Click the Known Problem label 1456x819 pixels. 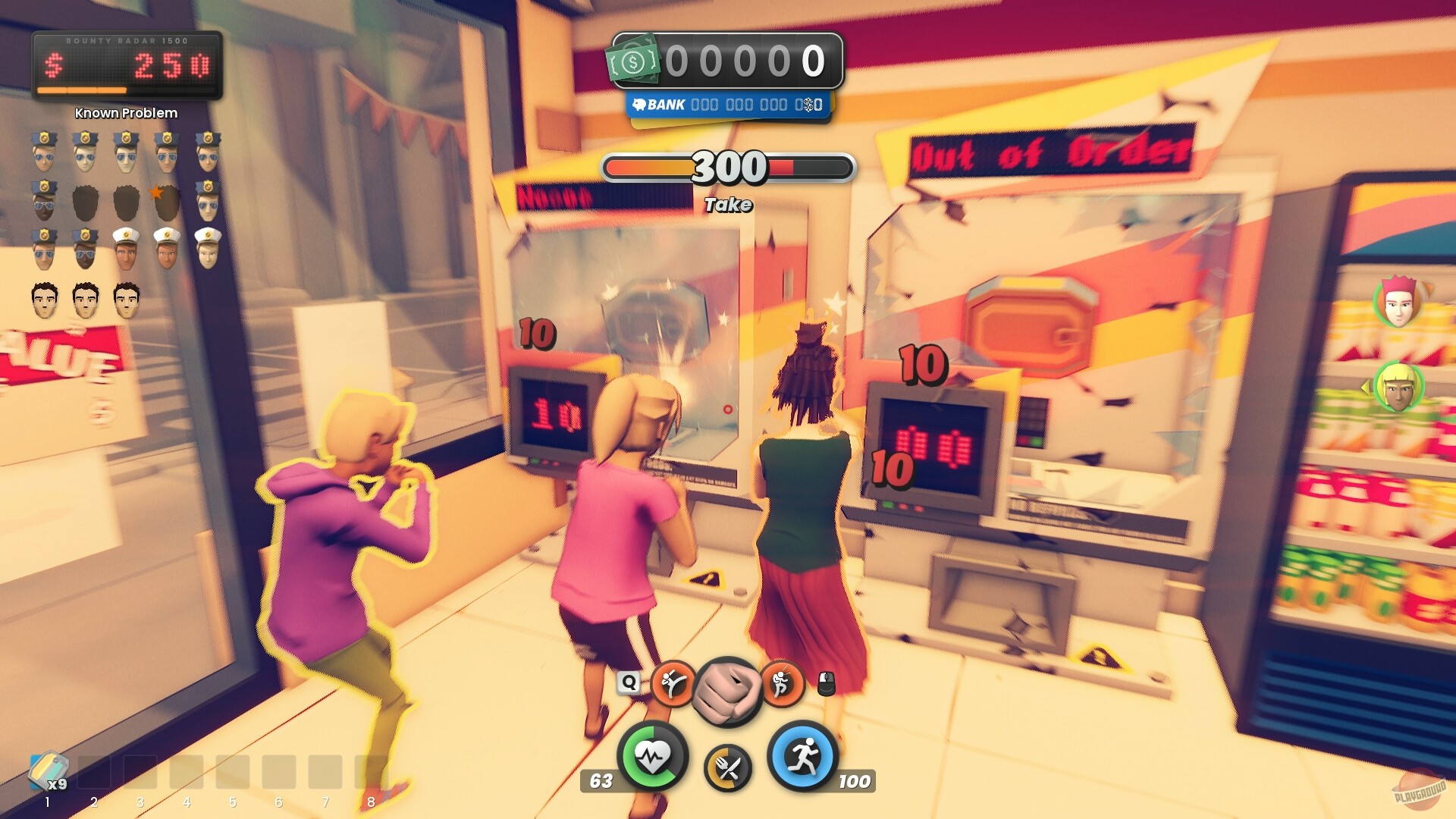[x=124, y=112]
